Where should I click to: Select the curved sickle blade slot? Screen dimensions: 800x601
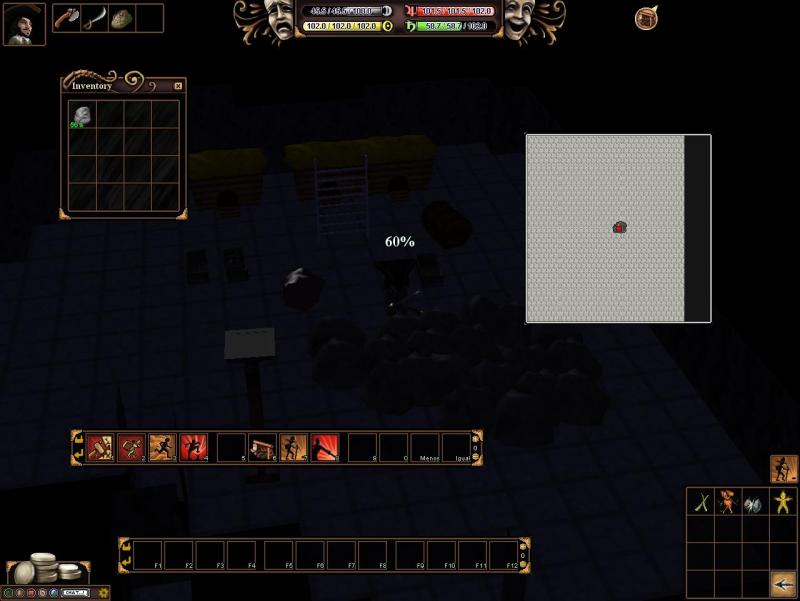pos(94,18)
